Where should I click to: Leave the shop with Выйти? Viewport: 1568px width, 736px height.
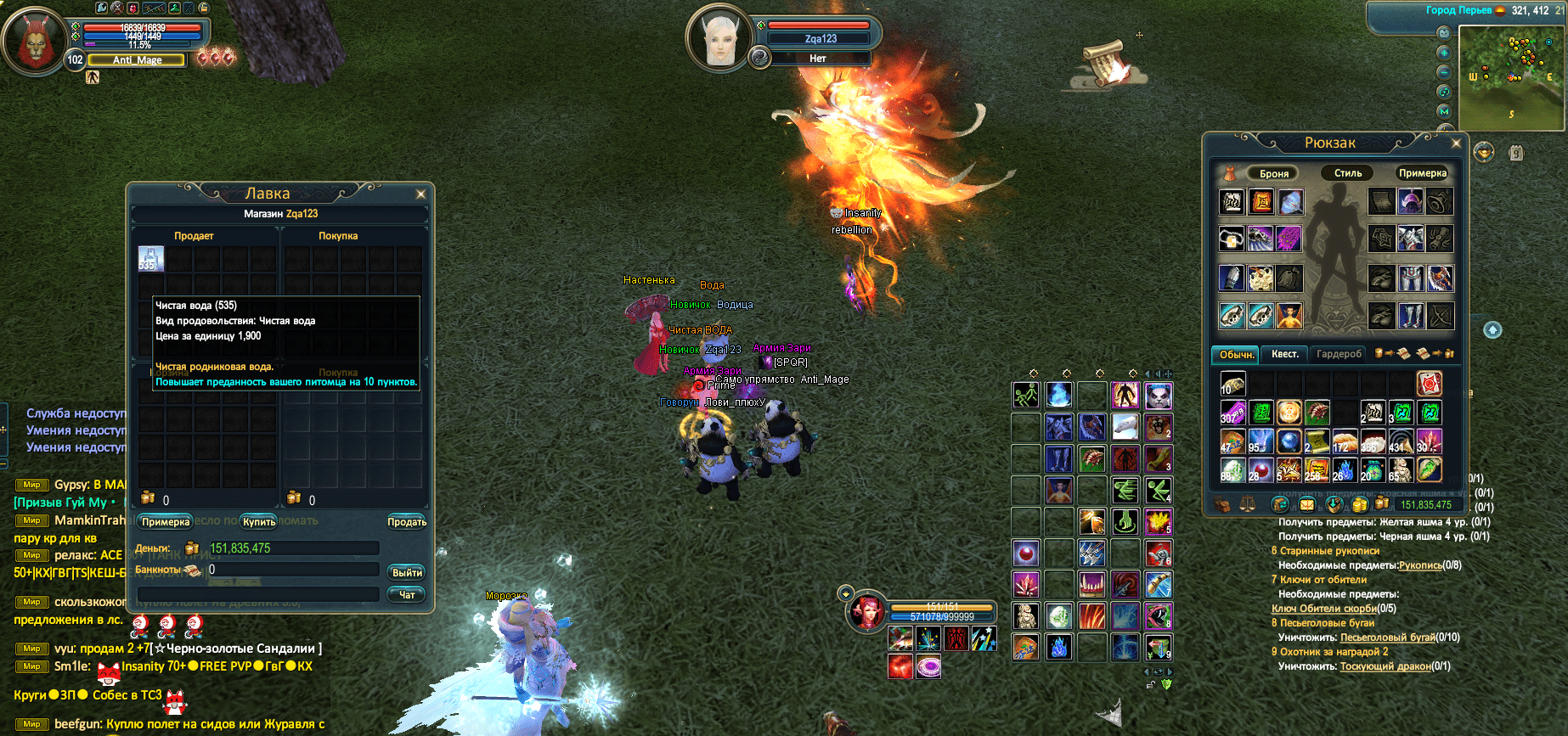407,573
